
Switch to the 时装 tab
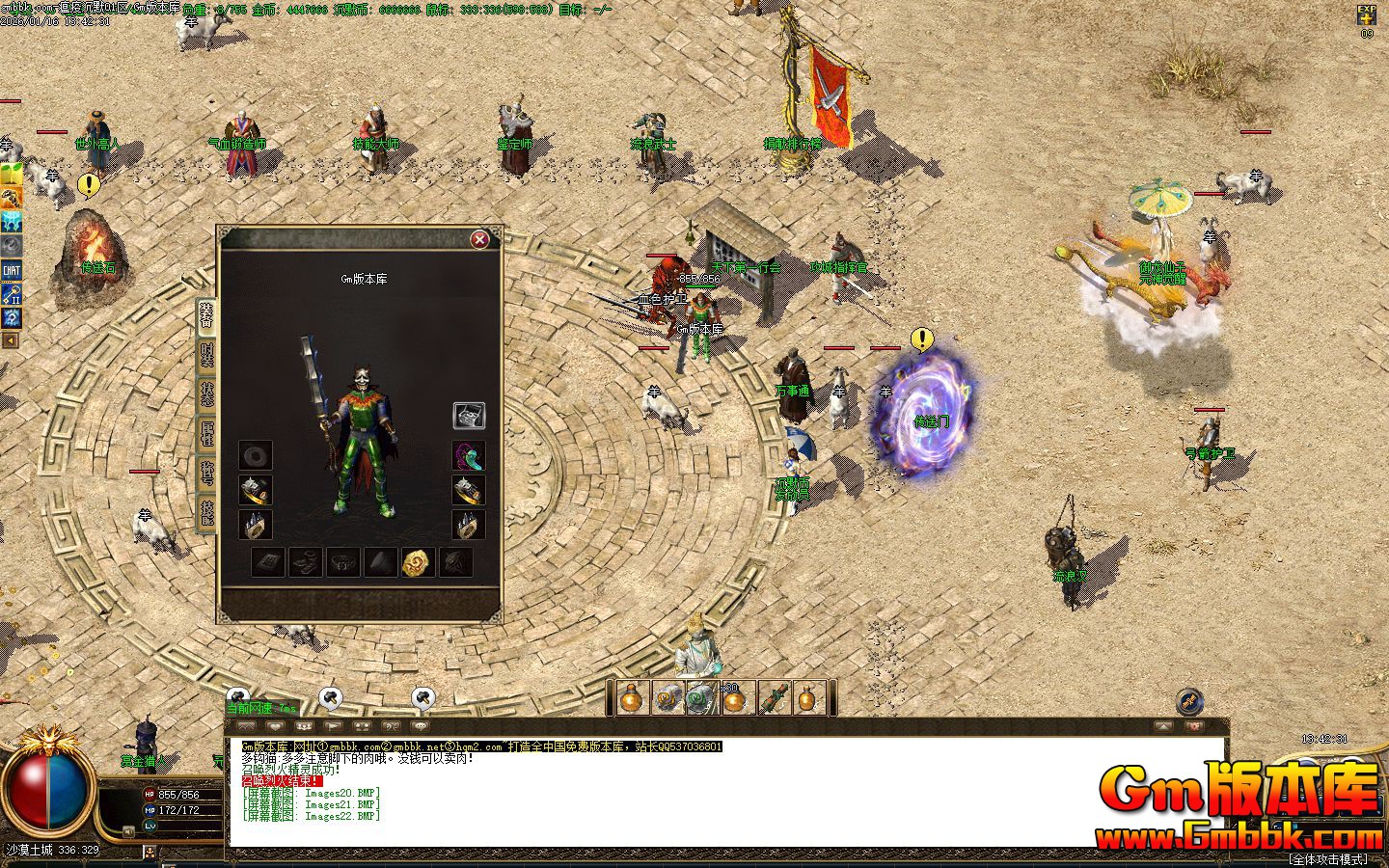point(206,355)
